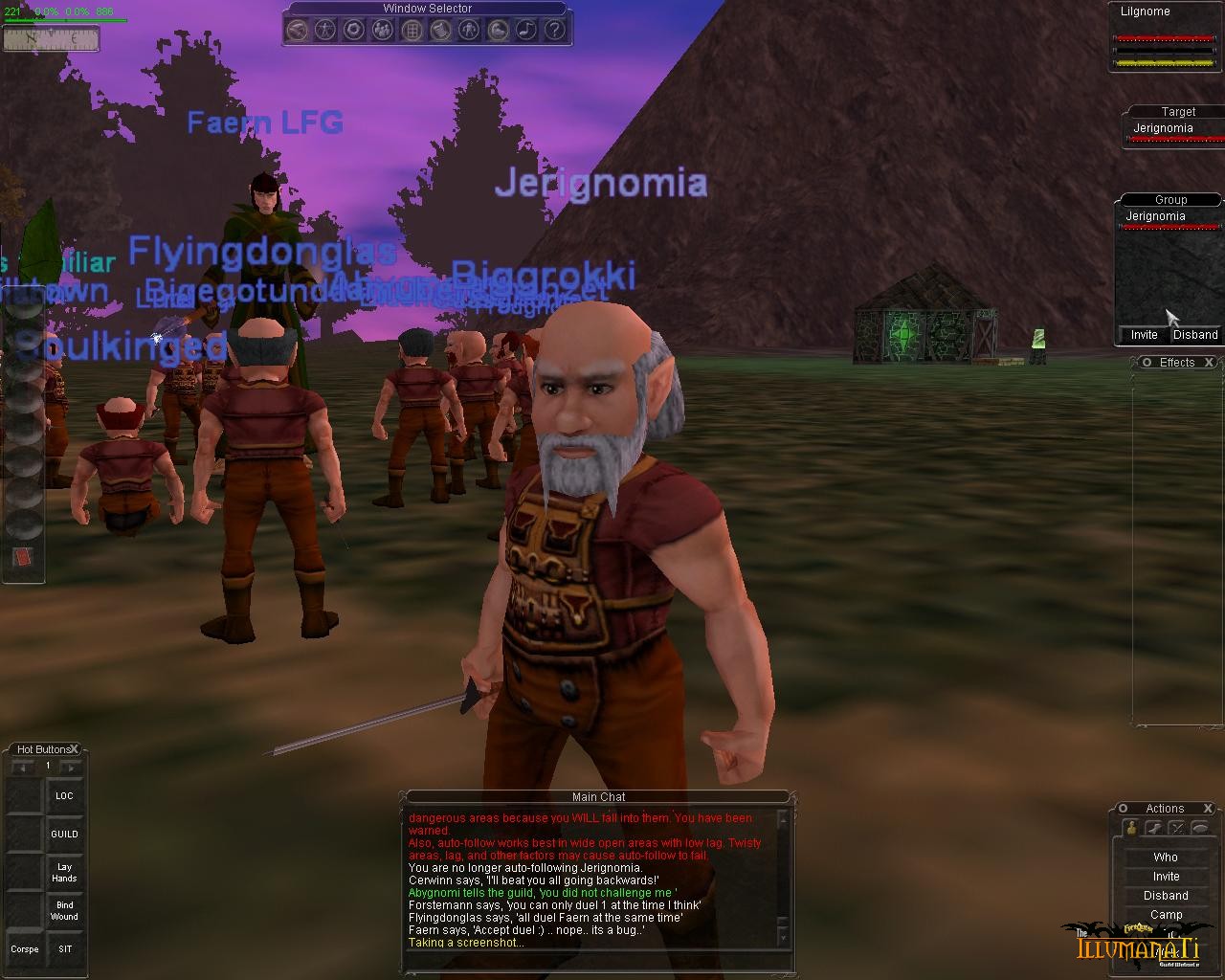Click the Main Chat input line
The height and width of the screenshot is (980, 1225).
589,959
